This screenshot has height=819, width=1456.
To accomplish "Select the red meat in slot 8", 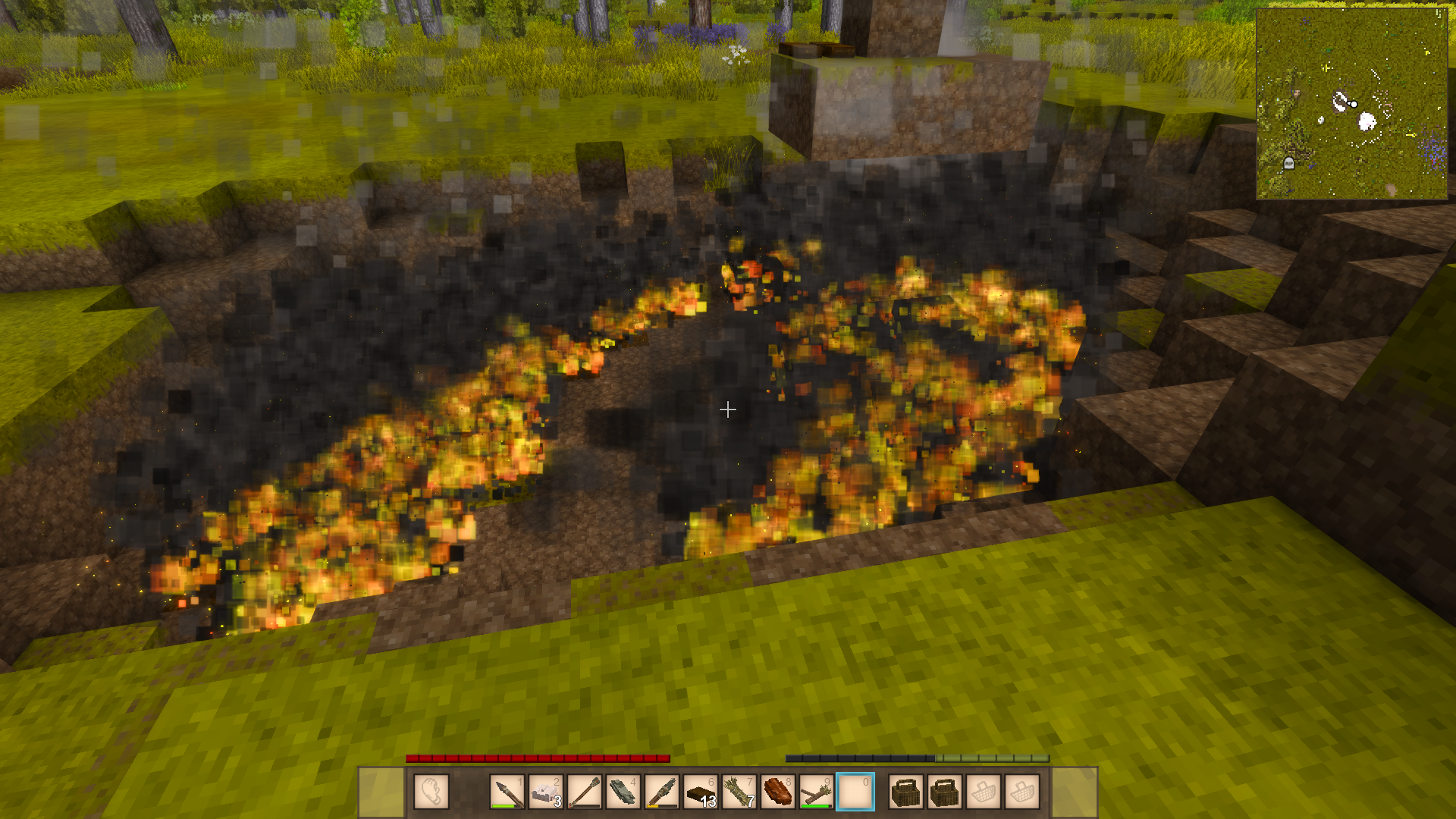I will pos(778,792).
